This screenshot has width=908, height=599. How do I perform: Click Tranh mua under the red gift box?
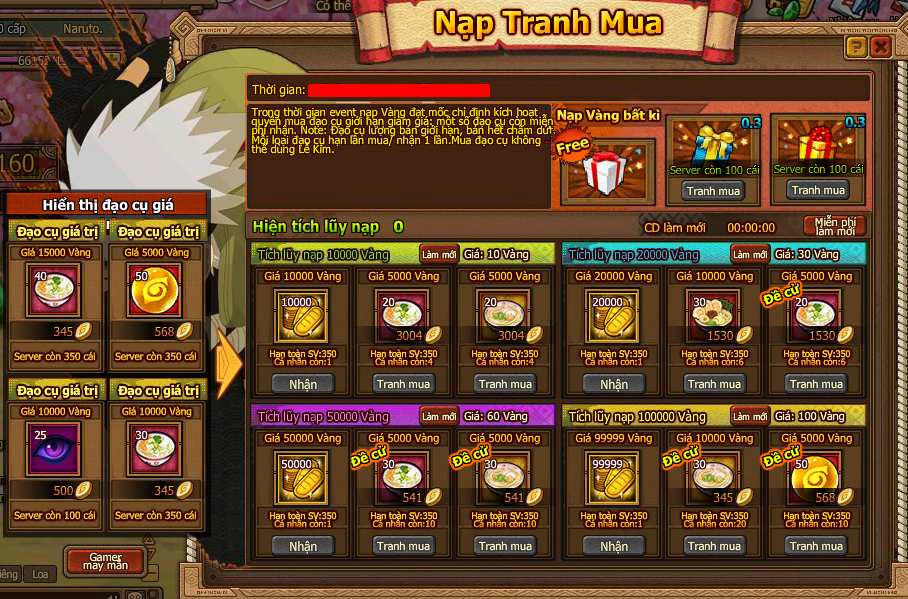818,190
